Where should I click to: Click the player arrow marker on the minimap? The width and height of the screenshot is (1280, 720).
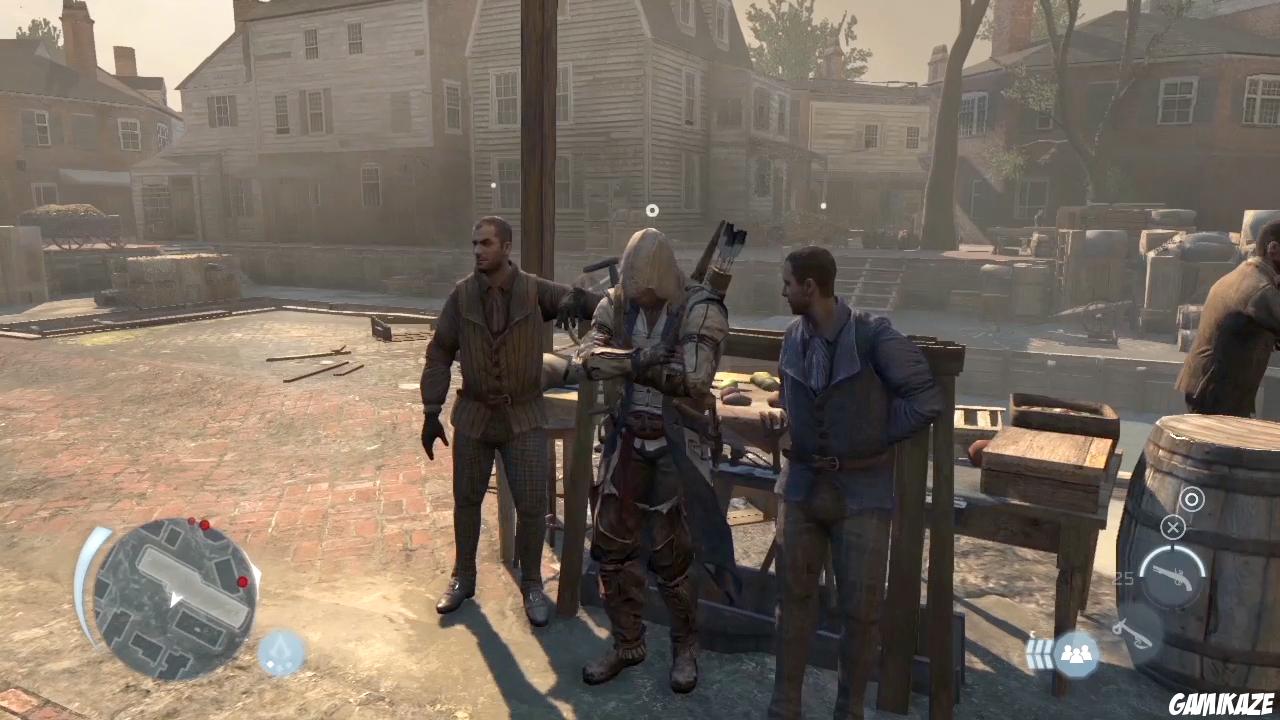[175, 598]
